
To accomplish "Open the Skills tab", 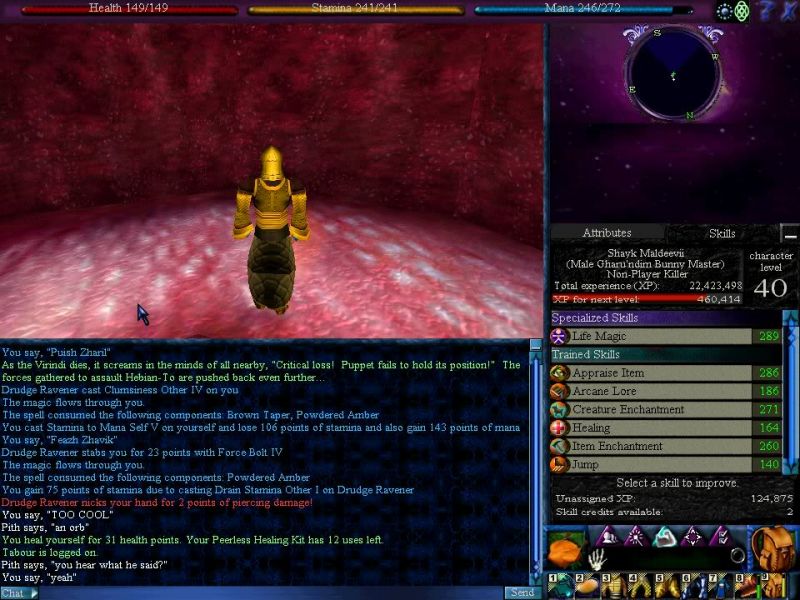I will 722,233.
